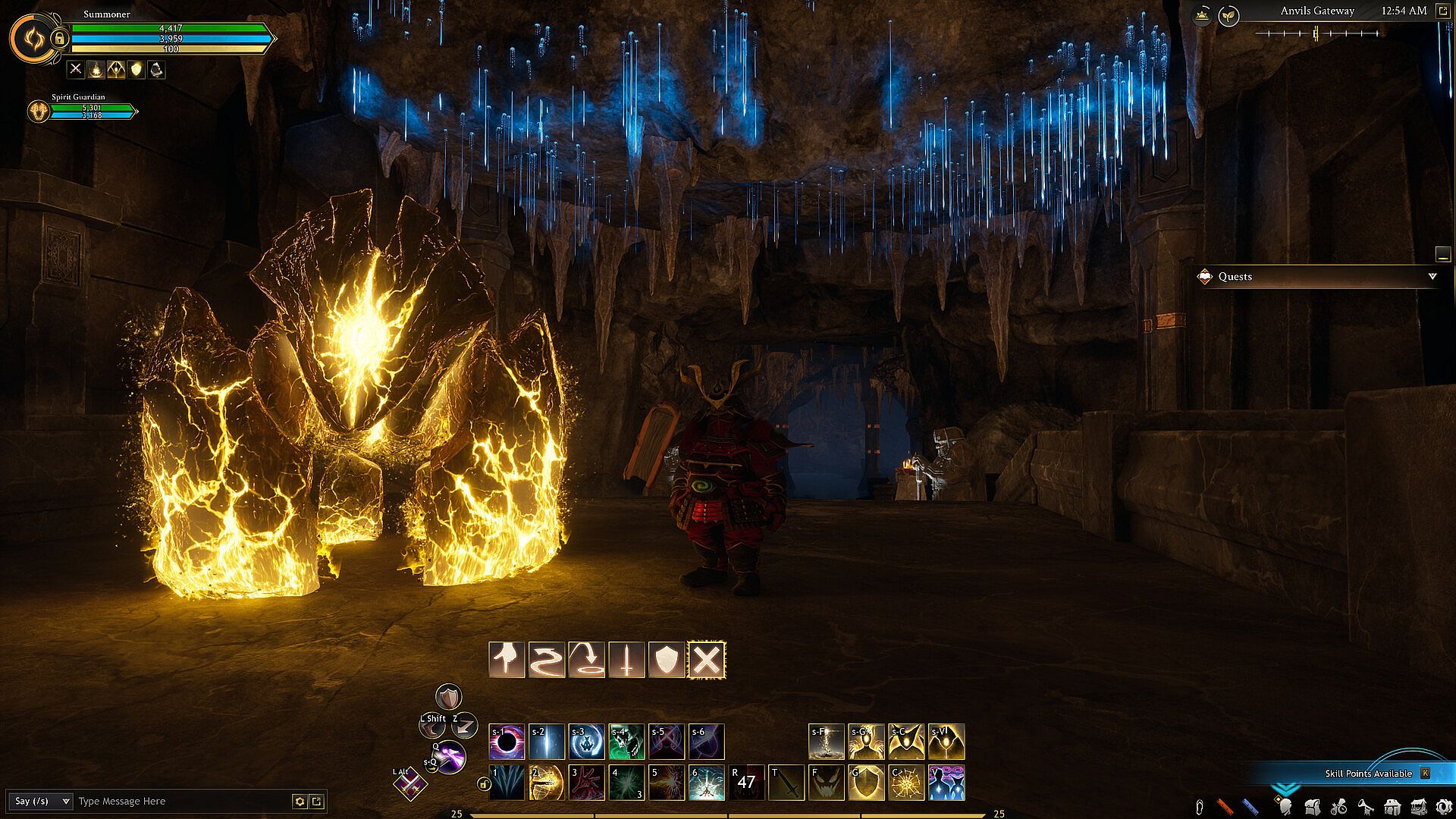Viewport: 1456px width, 819px height.
Task: Open the Skill Points Available notification
Action: [1368, 773]
